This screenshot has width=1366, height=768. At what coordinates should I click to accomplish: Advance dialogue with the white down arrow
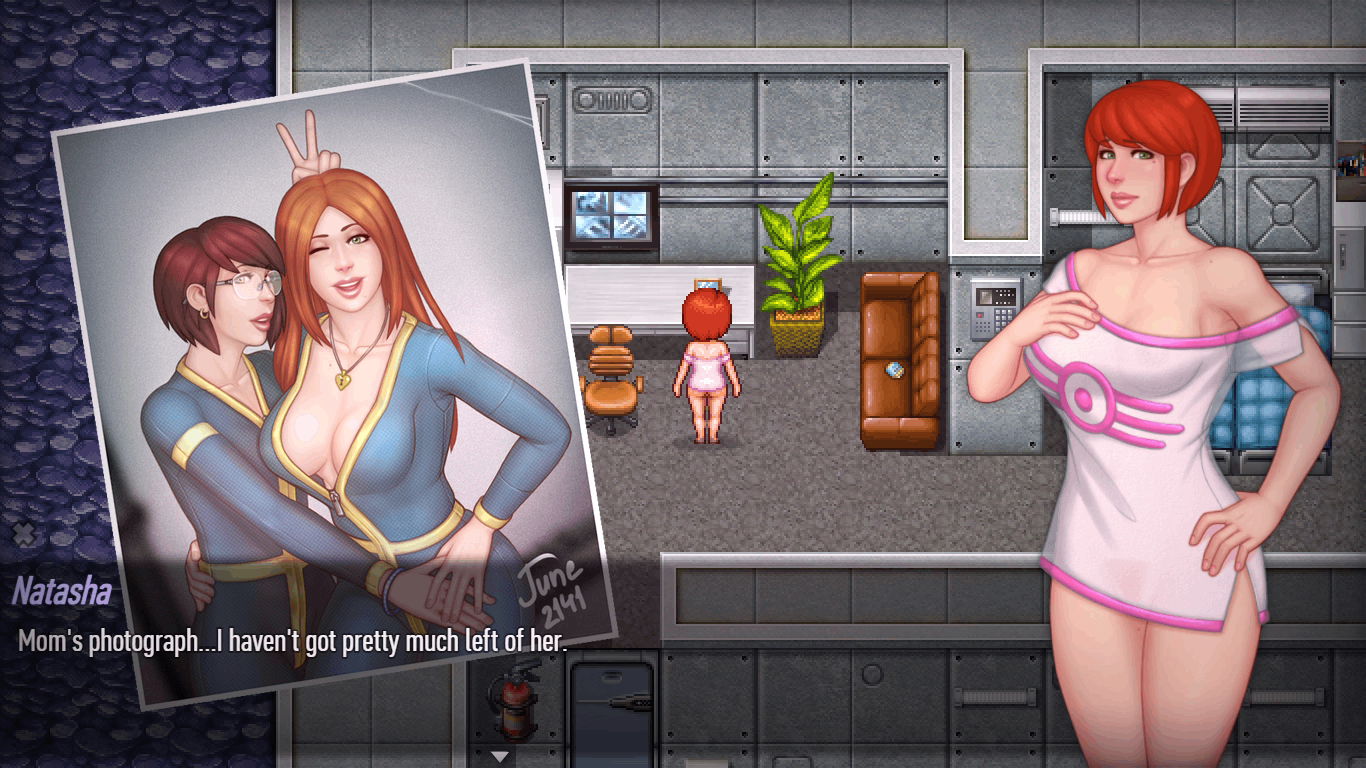(500, 755)
